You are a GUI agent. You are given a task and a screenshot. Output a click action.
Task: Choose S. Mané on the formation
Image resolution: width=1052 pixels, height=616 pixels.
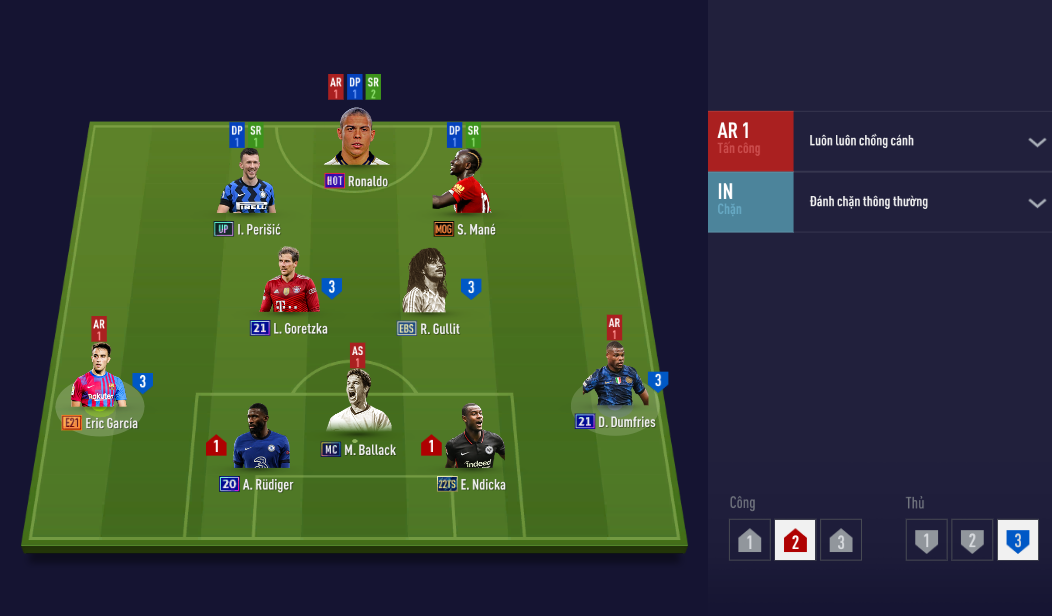[466, 185]
